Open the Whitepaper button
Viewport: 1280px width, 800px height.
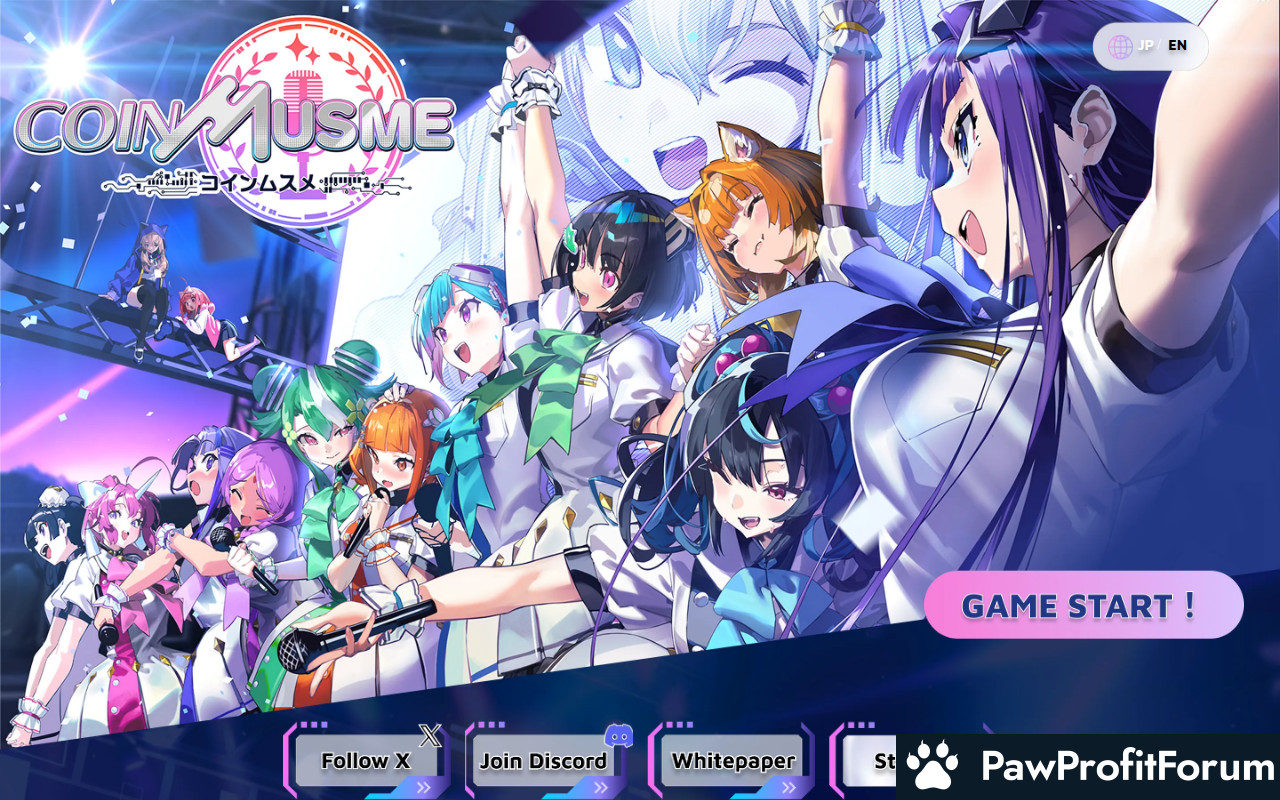coord(733,761)
